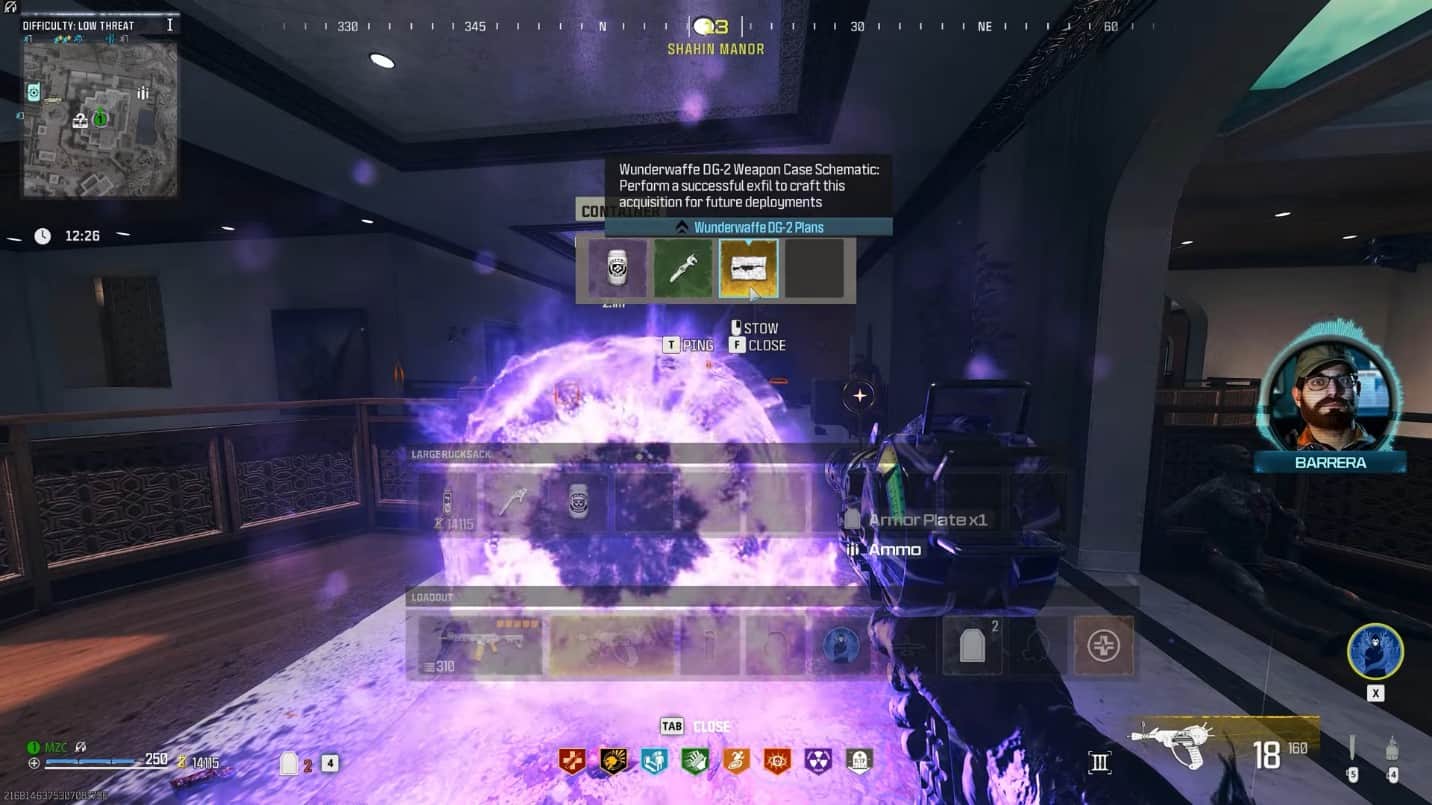Click the armor plate icon showing 2 plates
This screenshot has width=1432, height=805.
tap(971, 646)
